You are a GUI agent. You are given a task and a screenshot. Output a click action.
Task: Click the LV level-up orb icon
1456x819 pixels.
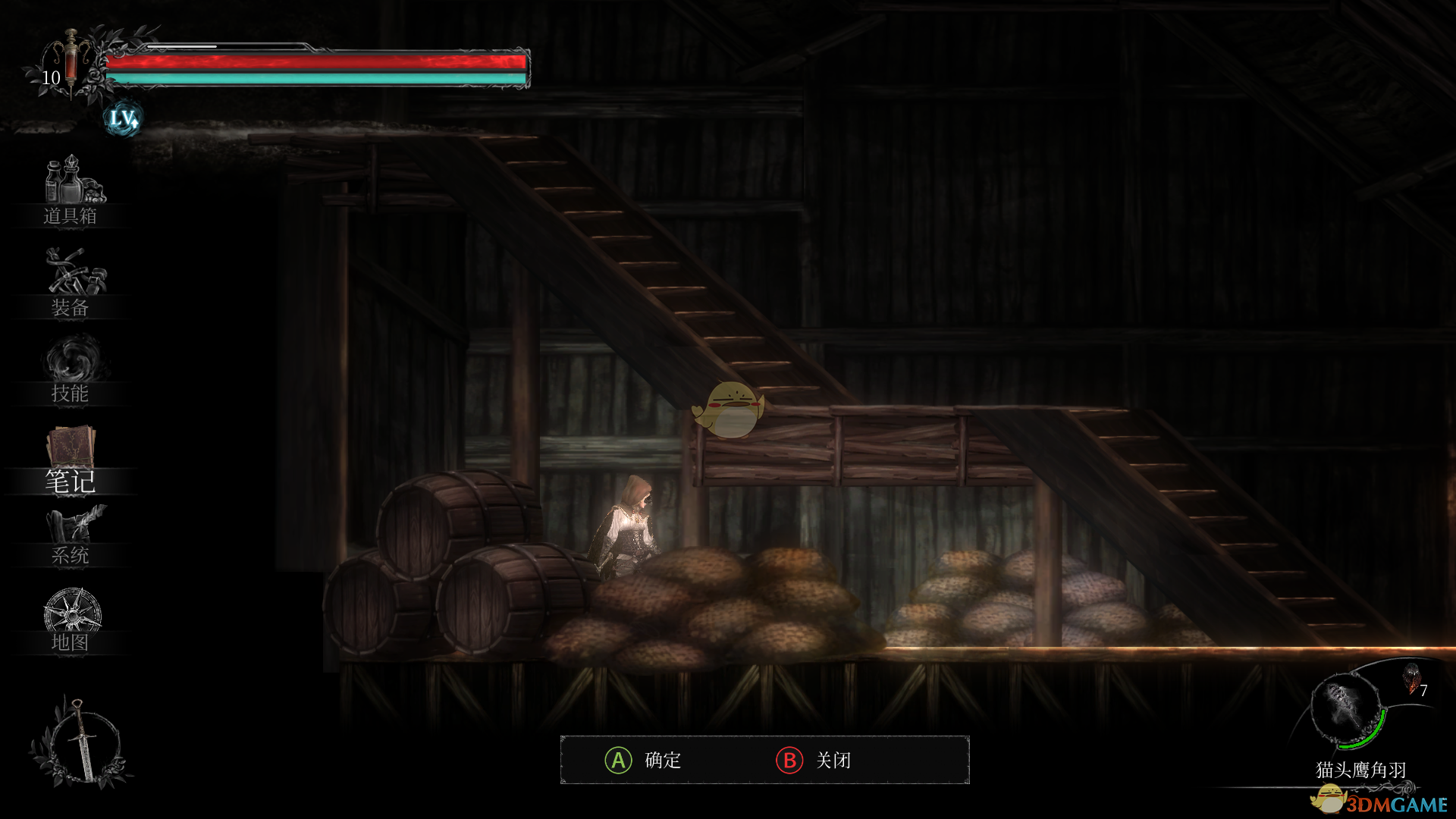pos(123,118)
